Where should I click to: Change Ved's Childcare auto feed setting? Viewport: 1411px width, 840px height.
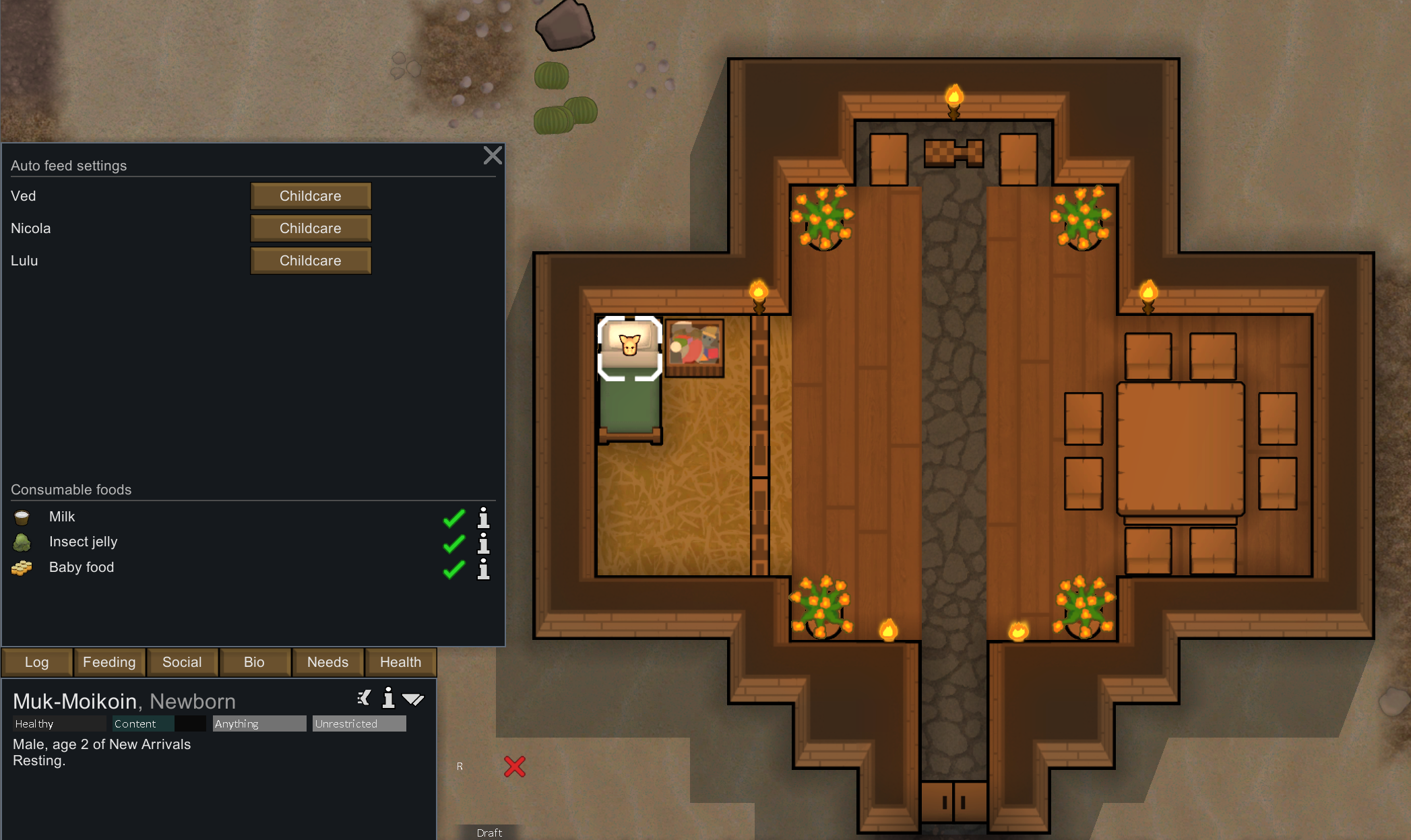pyautogui.click(x=311, y=196)
